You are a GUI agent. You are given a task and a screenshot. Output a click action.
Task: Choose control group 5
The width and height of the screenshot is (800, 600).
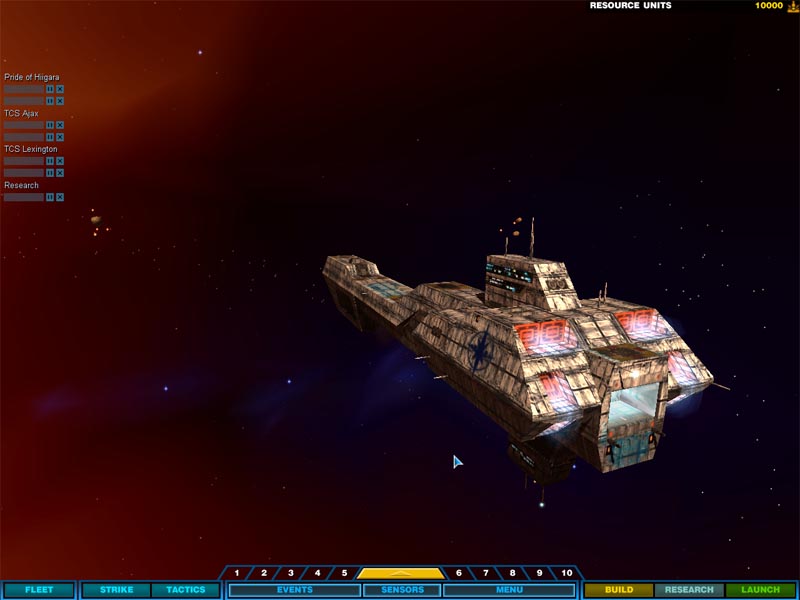point(344,573)
